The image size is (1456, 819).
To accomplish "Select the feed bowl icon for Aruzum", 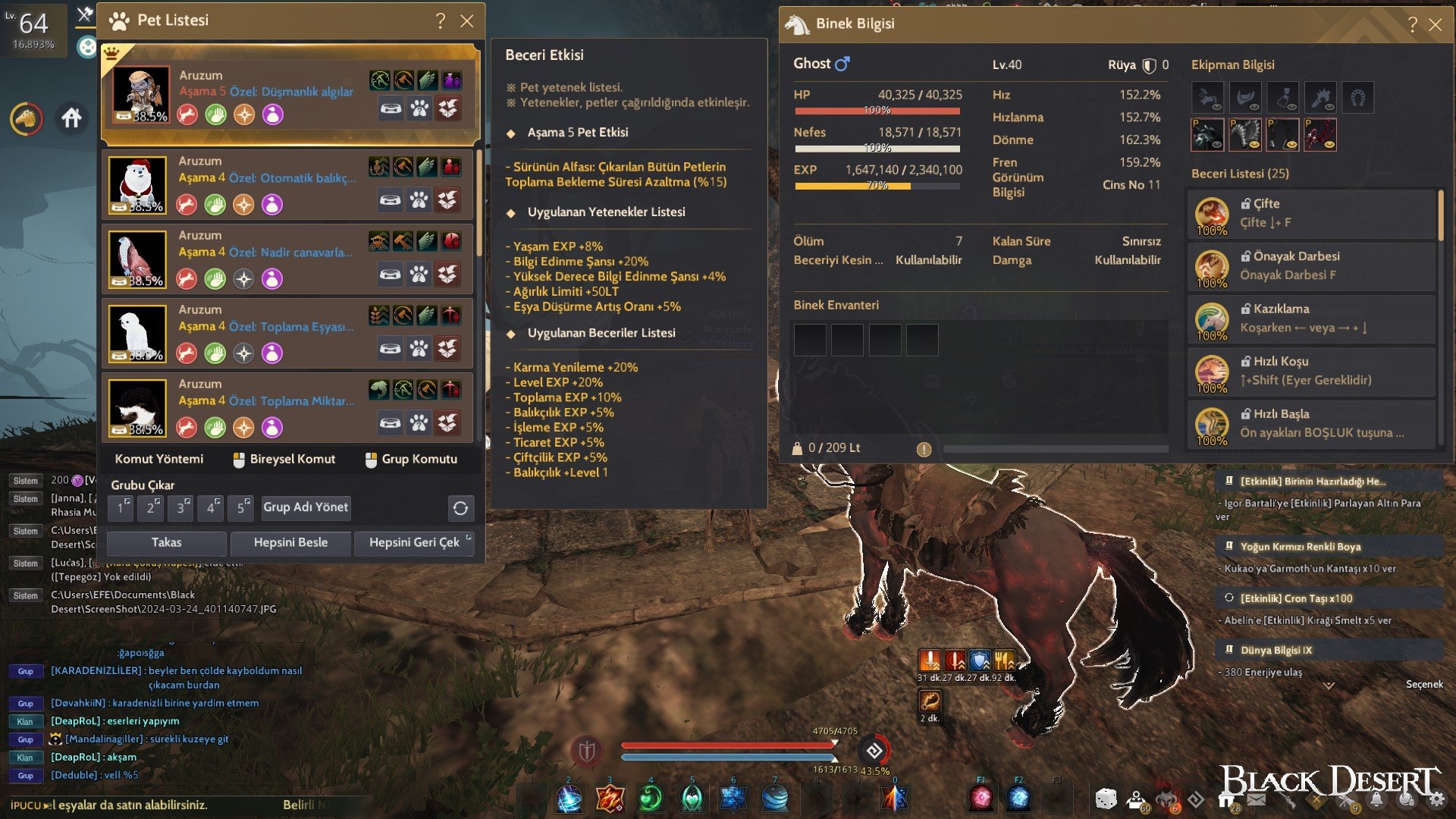I will pos(391,108).
